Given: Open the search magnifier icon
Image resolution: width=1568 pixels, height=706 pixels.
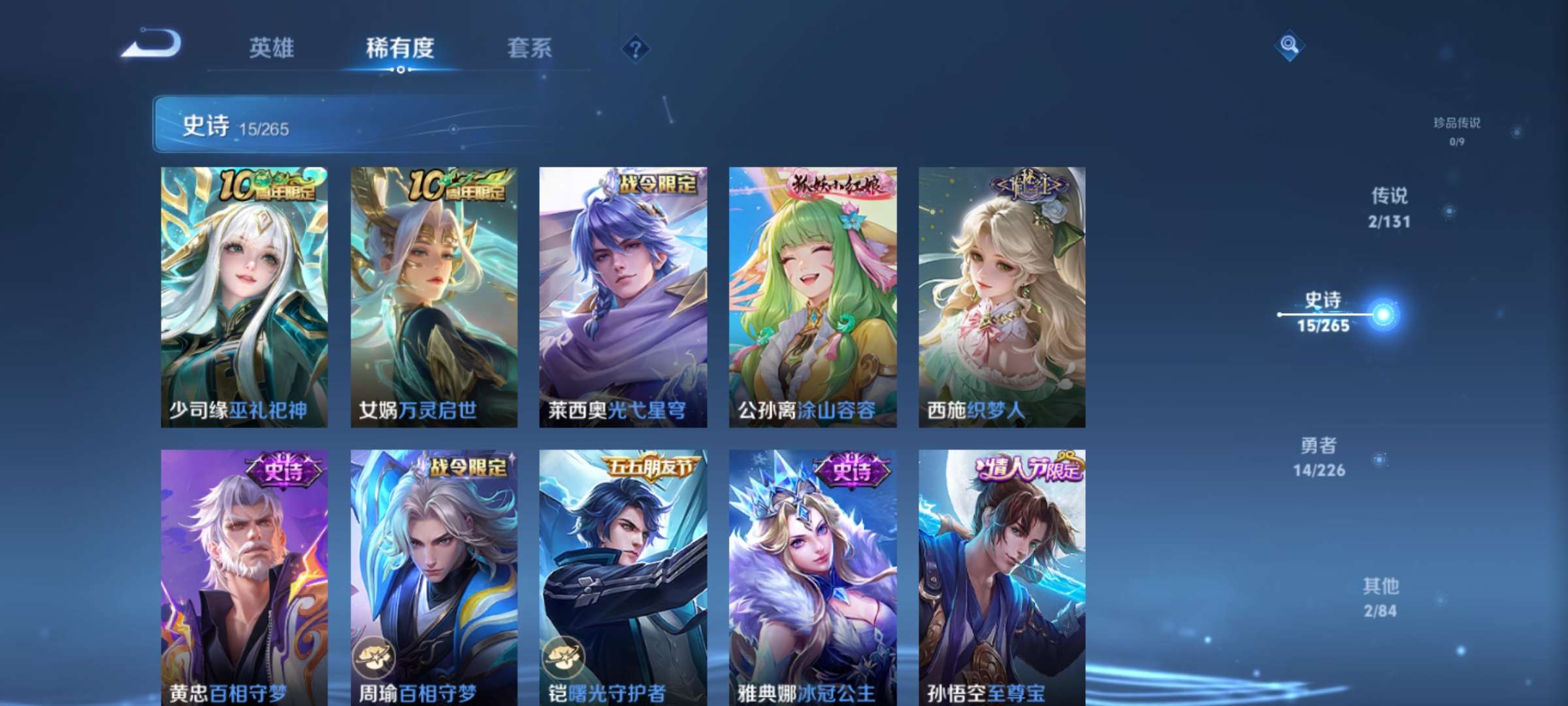Looking at the screenshot, I should pyautogui.click(x=1289, y=46).
